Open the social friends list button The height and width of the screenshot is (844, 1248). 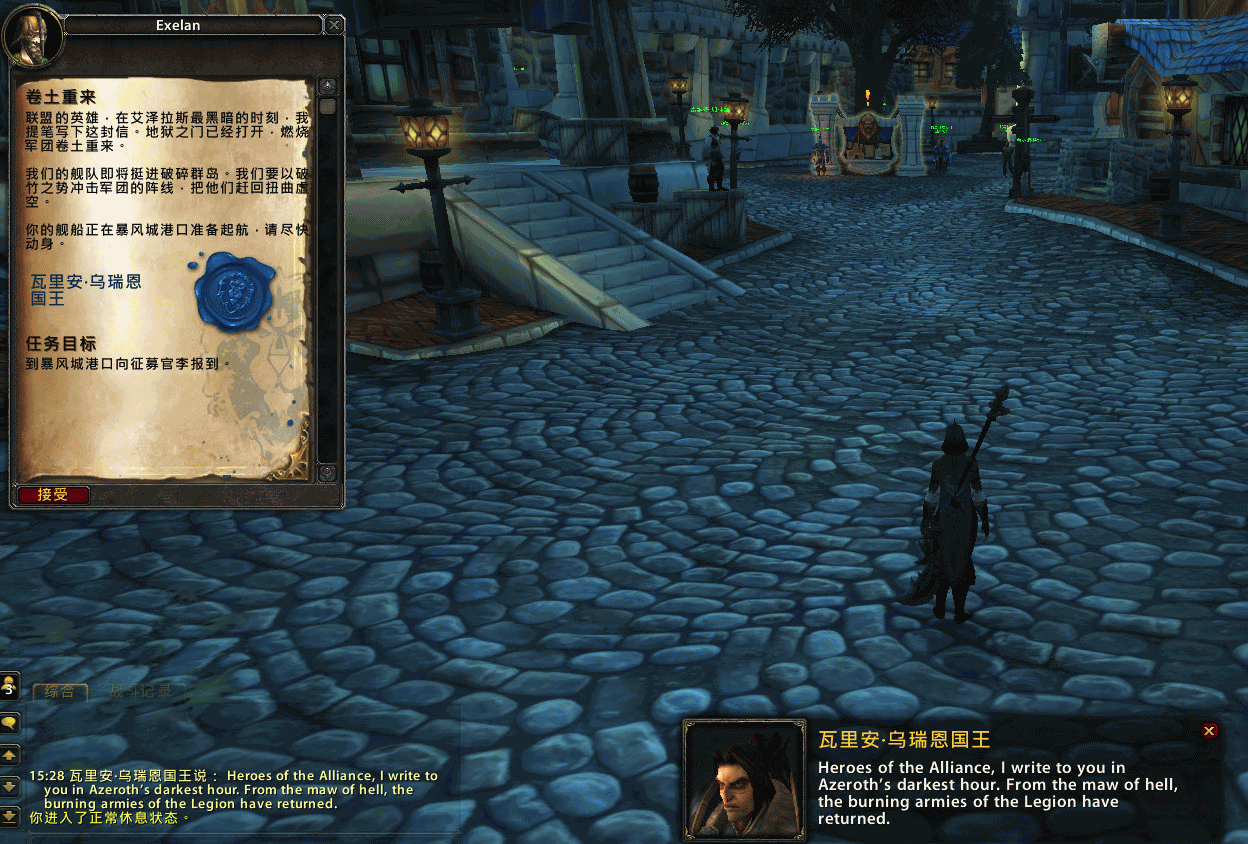[x=10, y=686]
